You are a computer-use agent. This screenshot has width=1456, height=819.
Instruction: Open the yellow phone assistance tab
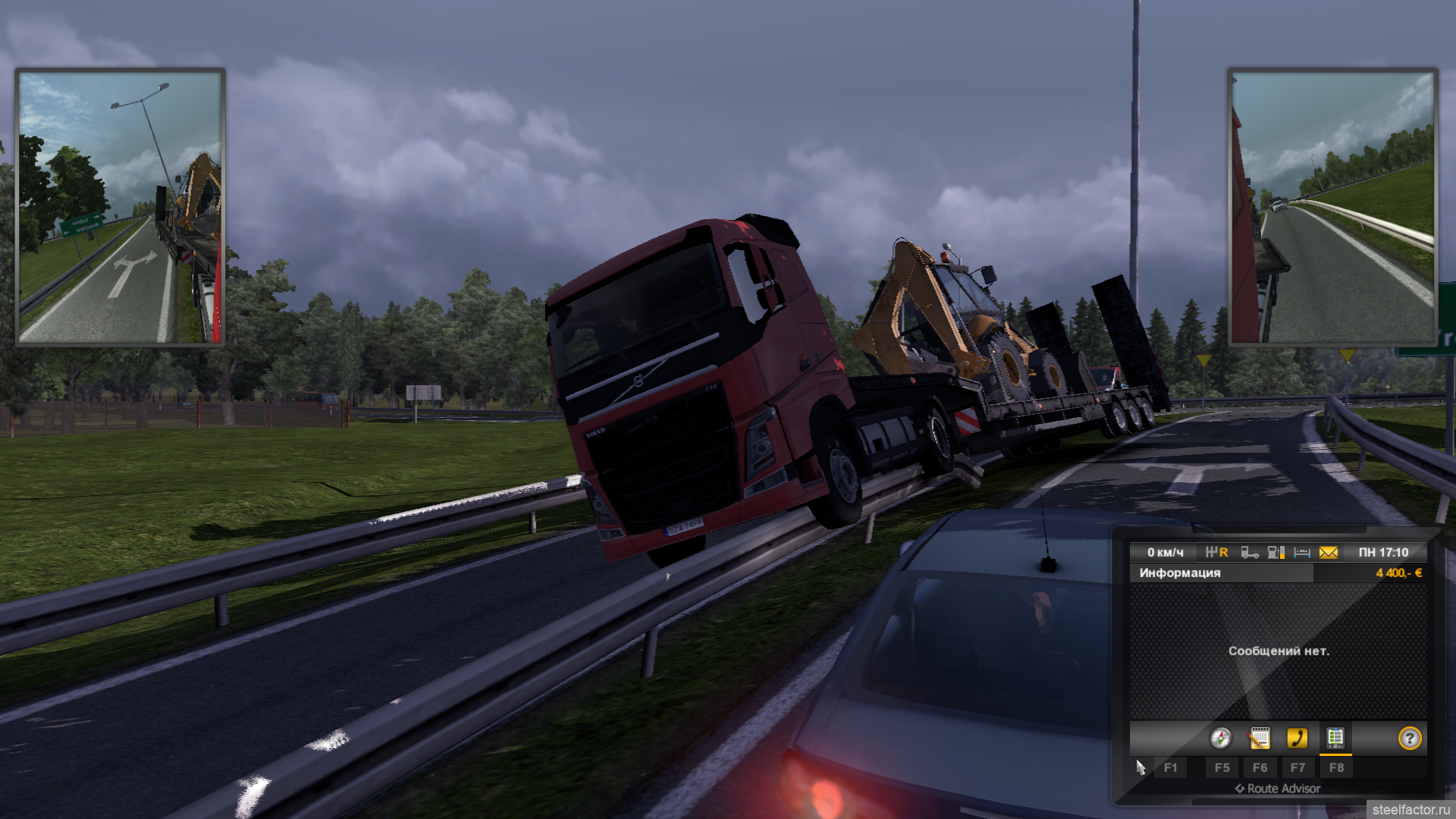coord(1298,738)
